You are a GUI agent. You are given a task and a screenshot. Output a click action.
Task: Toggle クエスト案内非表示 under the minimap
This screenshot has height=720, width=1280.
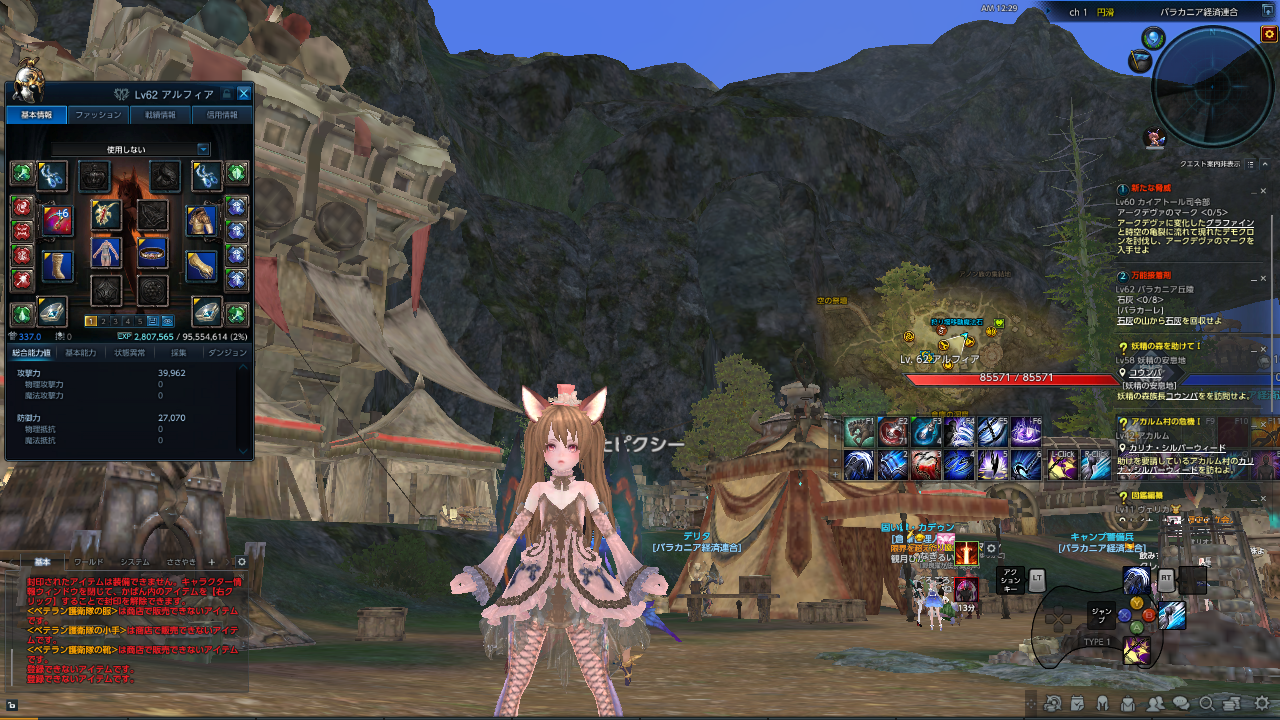[x=1212, y=163]
